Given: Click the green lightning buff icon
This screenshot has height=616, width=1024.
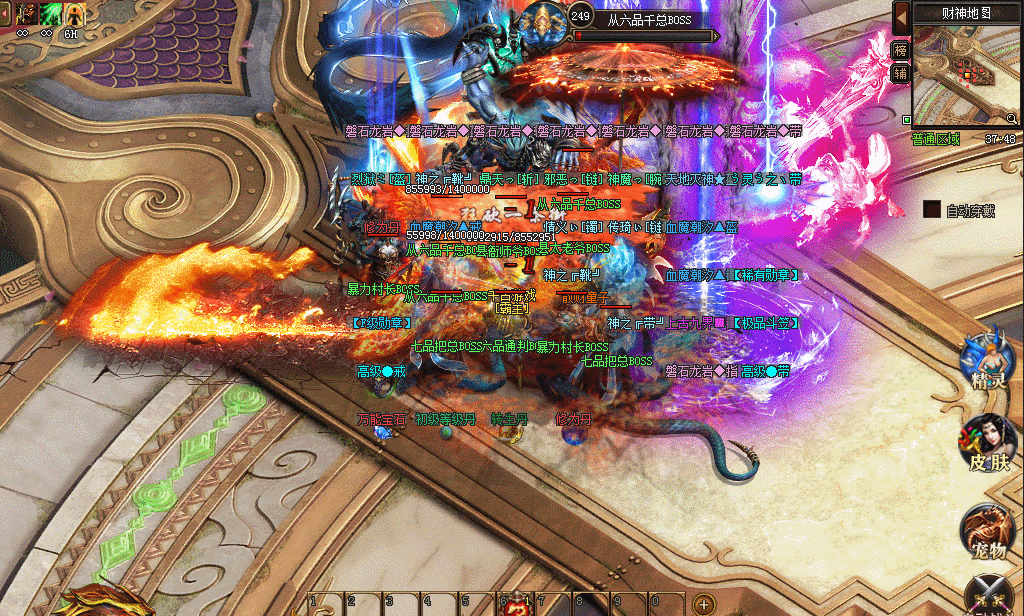Looking at the screenshot, I should click(x=47, y=14).
